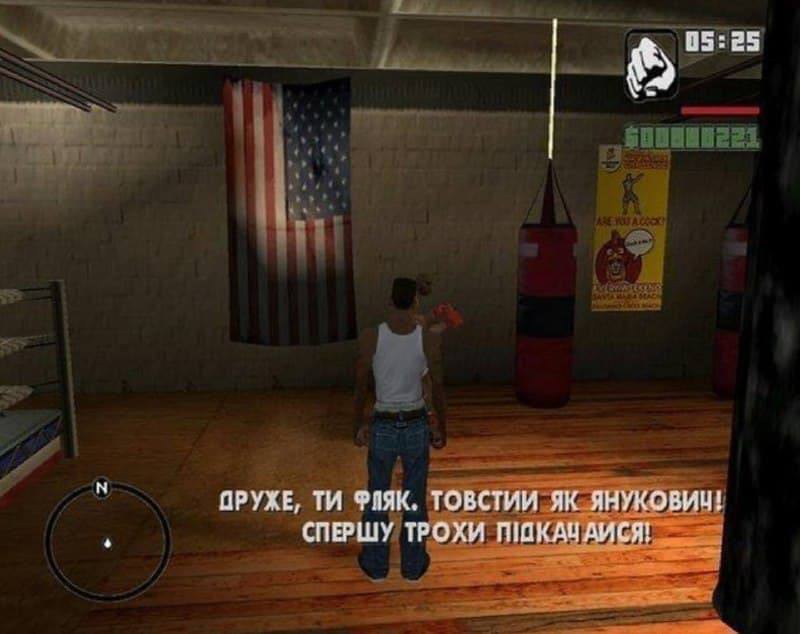Click the fist weapon icon
The height and width of the screenshot is (634, 800).
pos(651,66)
